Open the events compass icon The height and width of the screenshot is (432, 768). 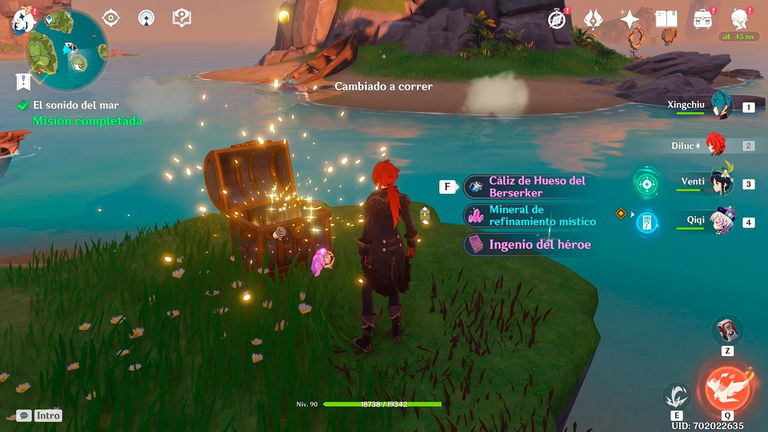click(x=556, y=18)
